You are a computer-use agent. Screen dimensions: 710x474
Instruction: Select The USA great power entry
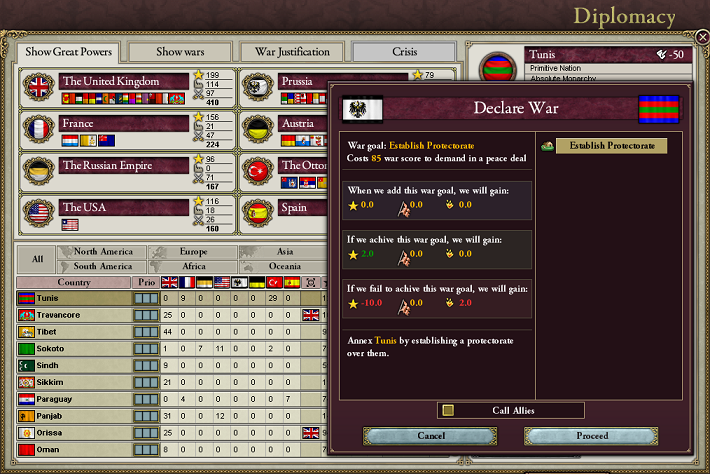[124, 207]
